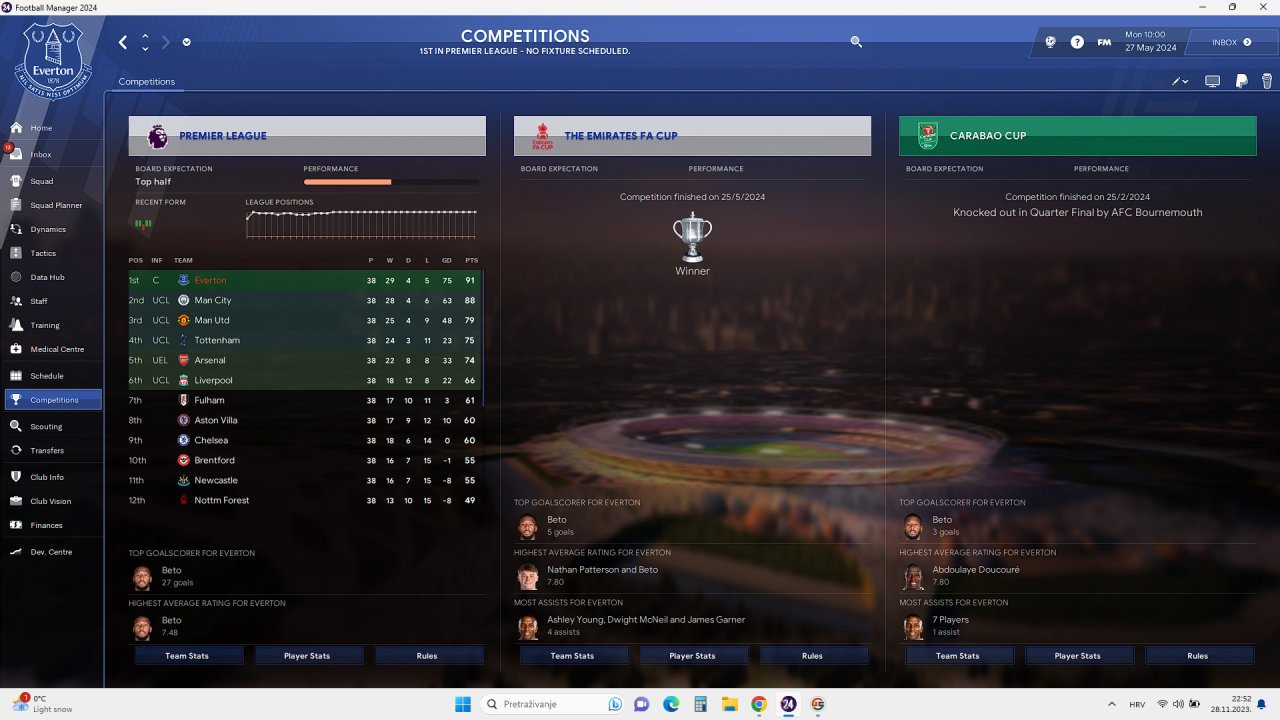Select Scouting in the sidebar
This screenshot has width=1280, height=720.
[46, 426]
